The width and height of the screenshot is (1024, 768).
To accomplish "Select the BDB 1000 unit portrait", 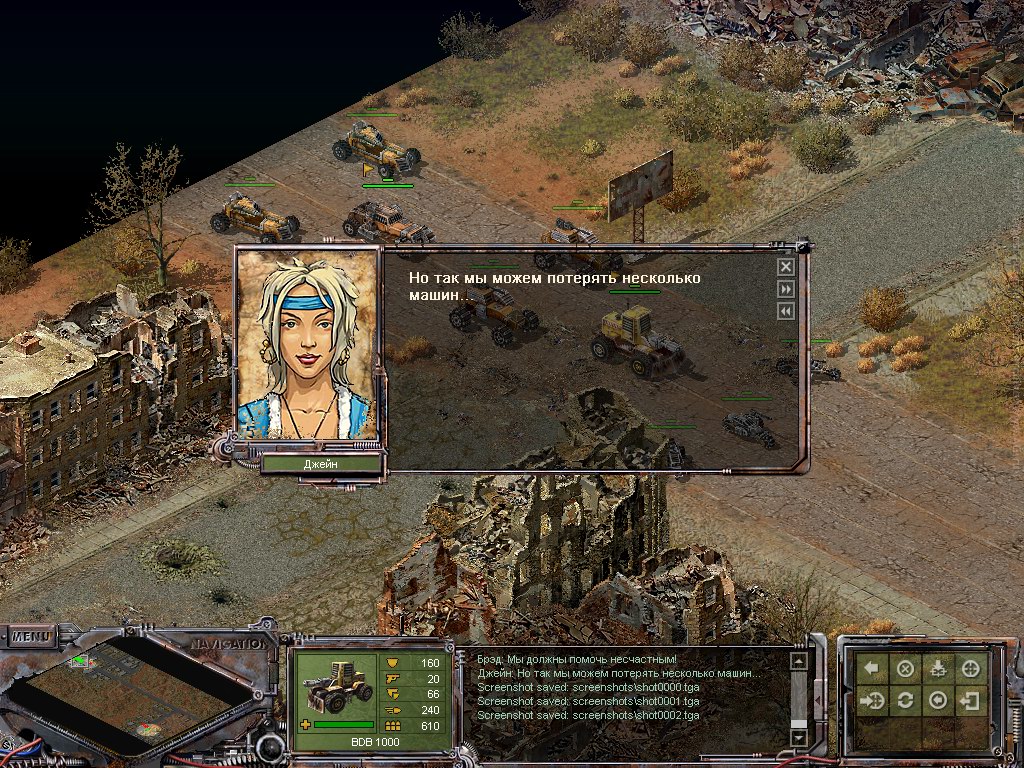I will pos(333,688).
